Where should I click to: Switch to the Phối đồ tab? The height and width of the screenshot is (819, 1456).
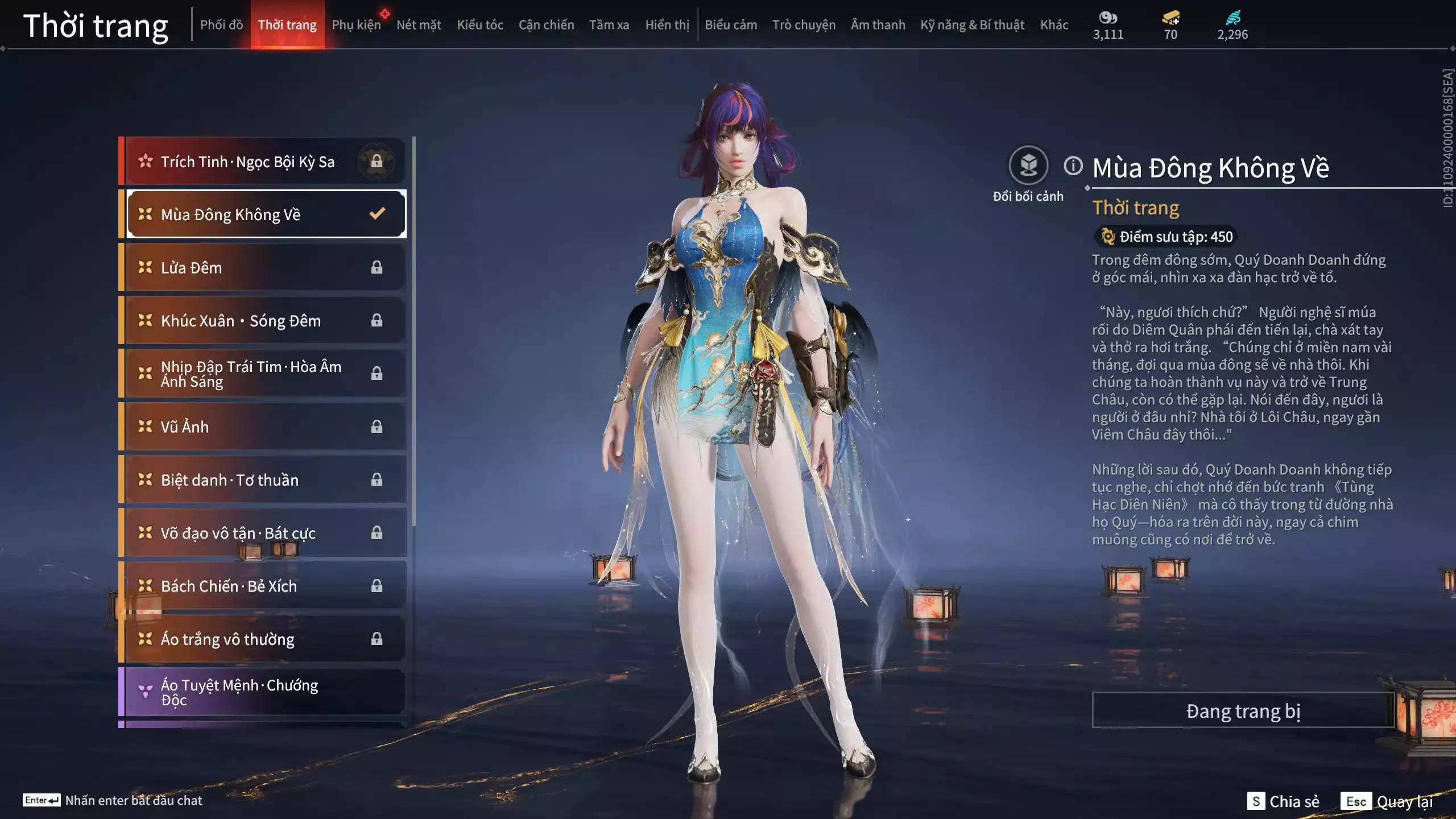221,25
